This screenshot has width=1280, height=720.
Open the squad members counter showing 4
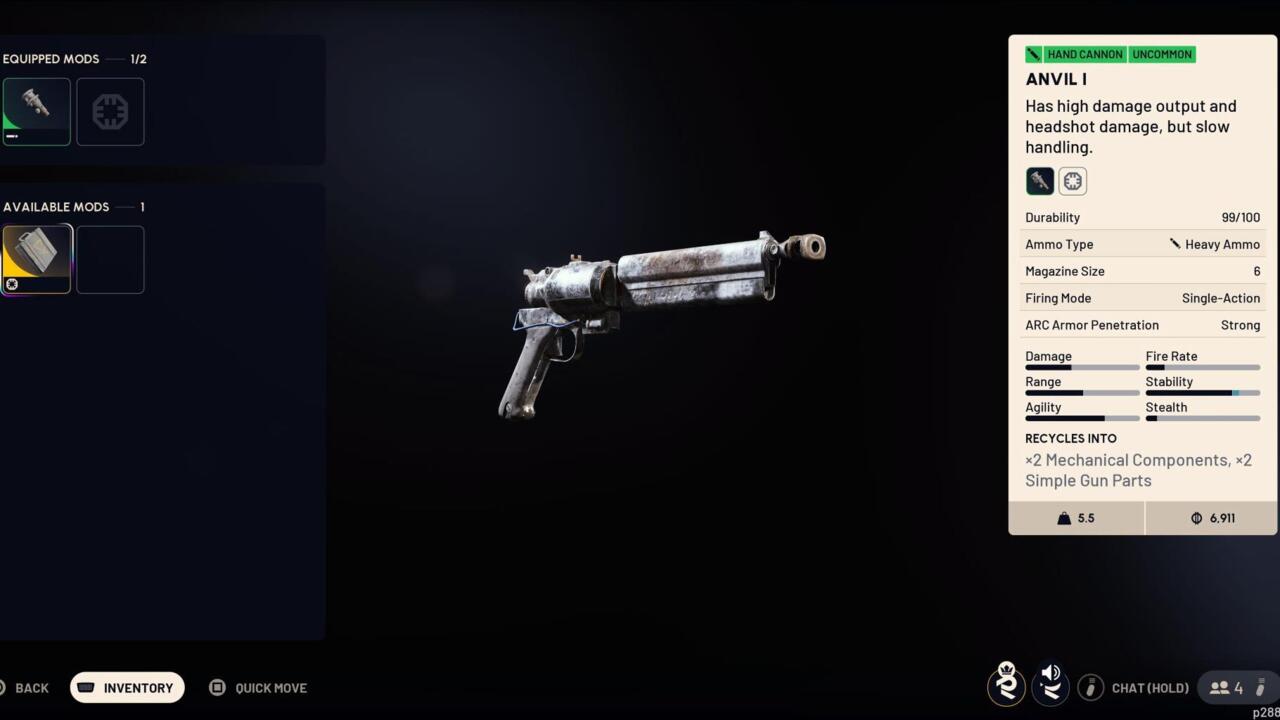1227,688
